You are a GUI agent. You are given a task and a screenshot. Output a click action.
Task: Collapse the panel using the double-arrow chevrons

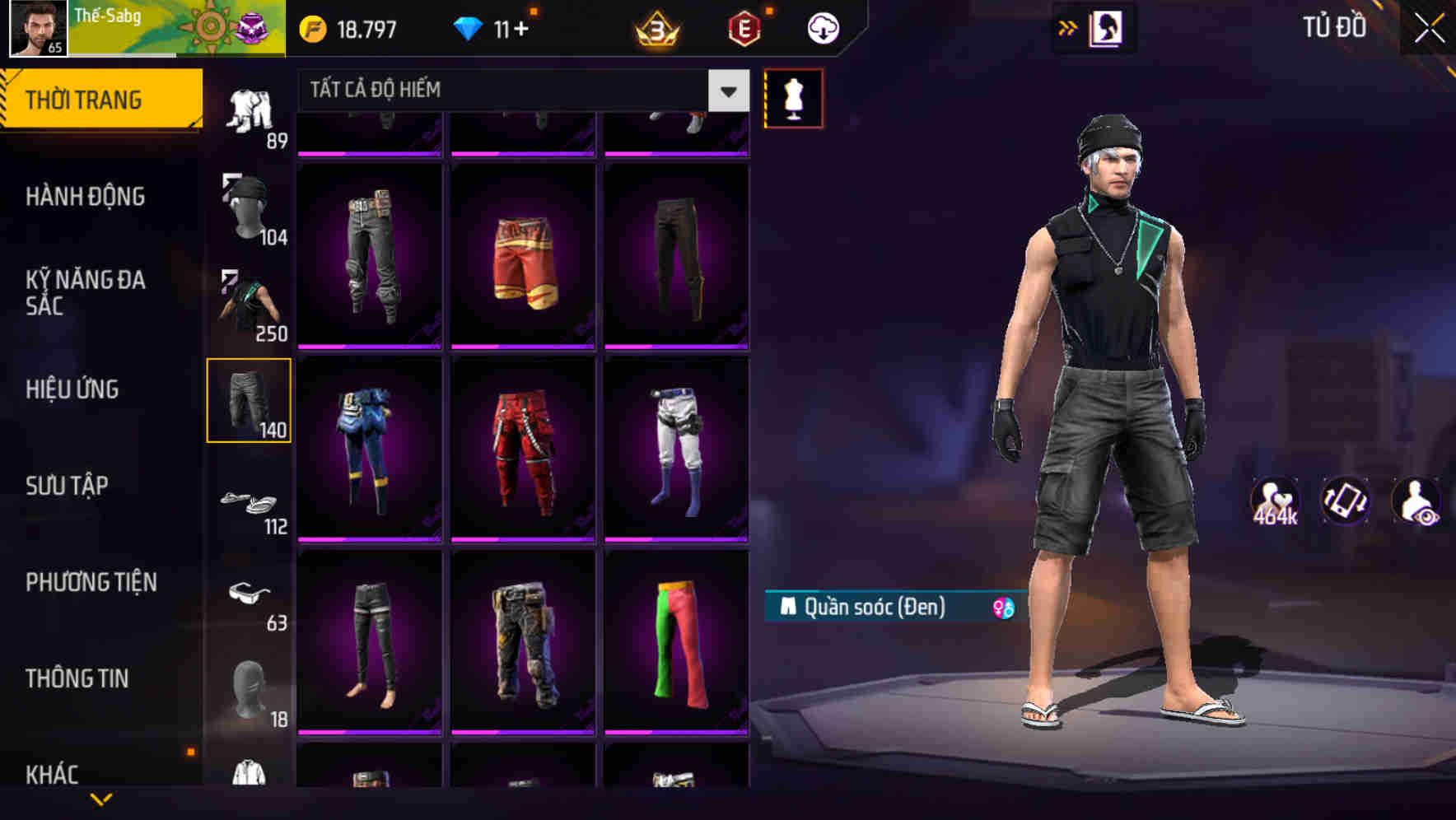point(1068,26)
